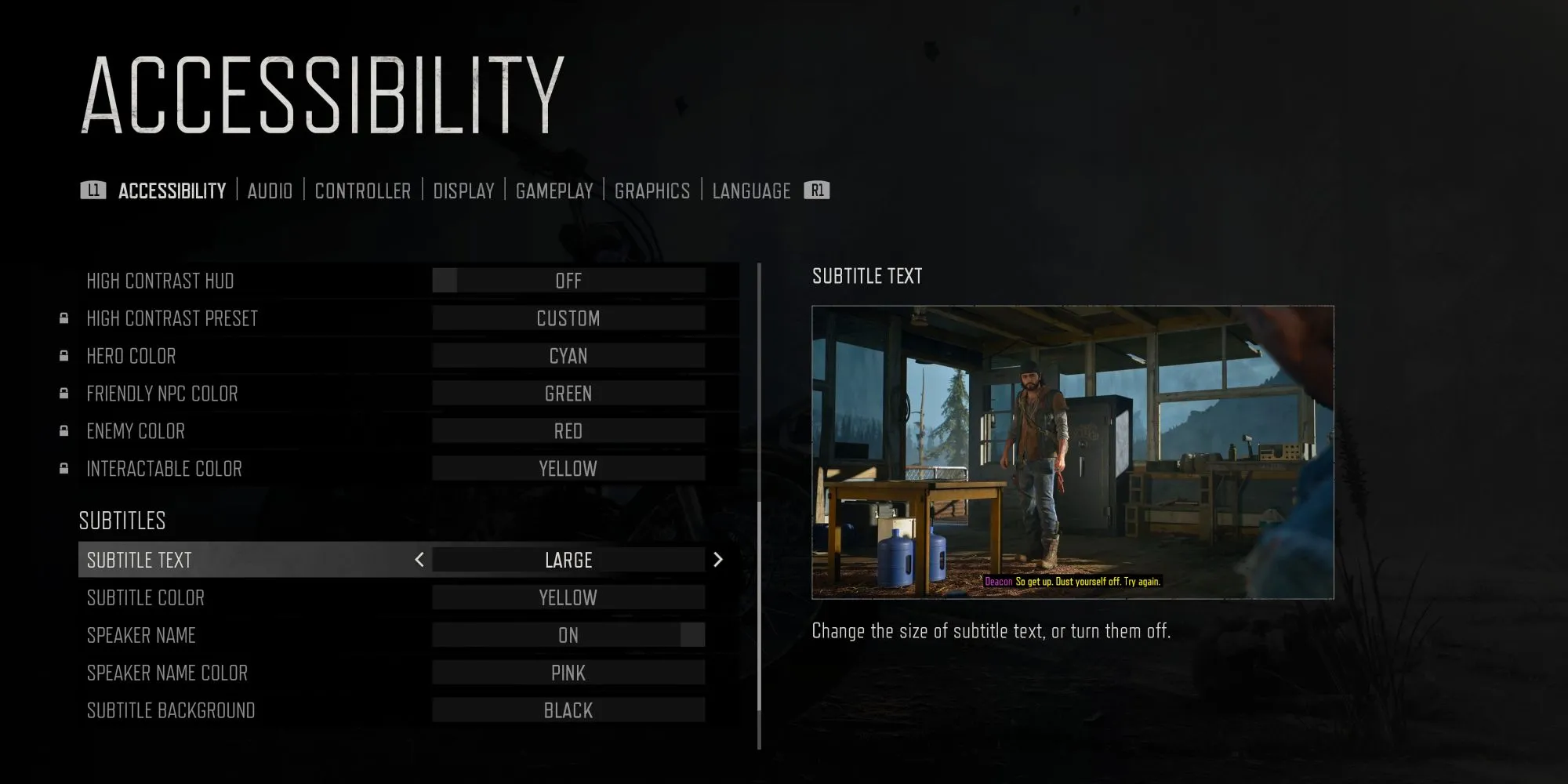Click the right arrow for Subtitle Text size
The width and height of the screenshot is (1568, 784).
click(x=717, y=560)
